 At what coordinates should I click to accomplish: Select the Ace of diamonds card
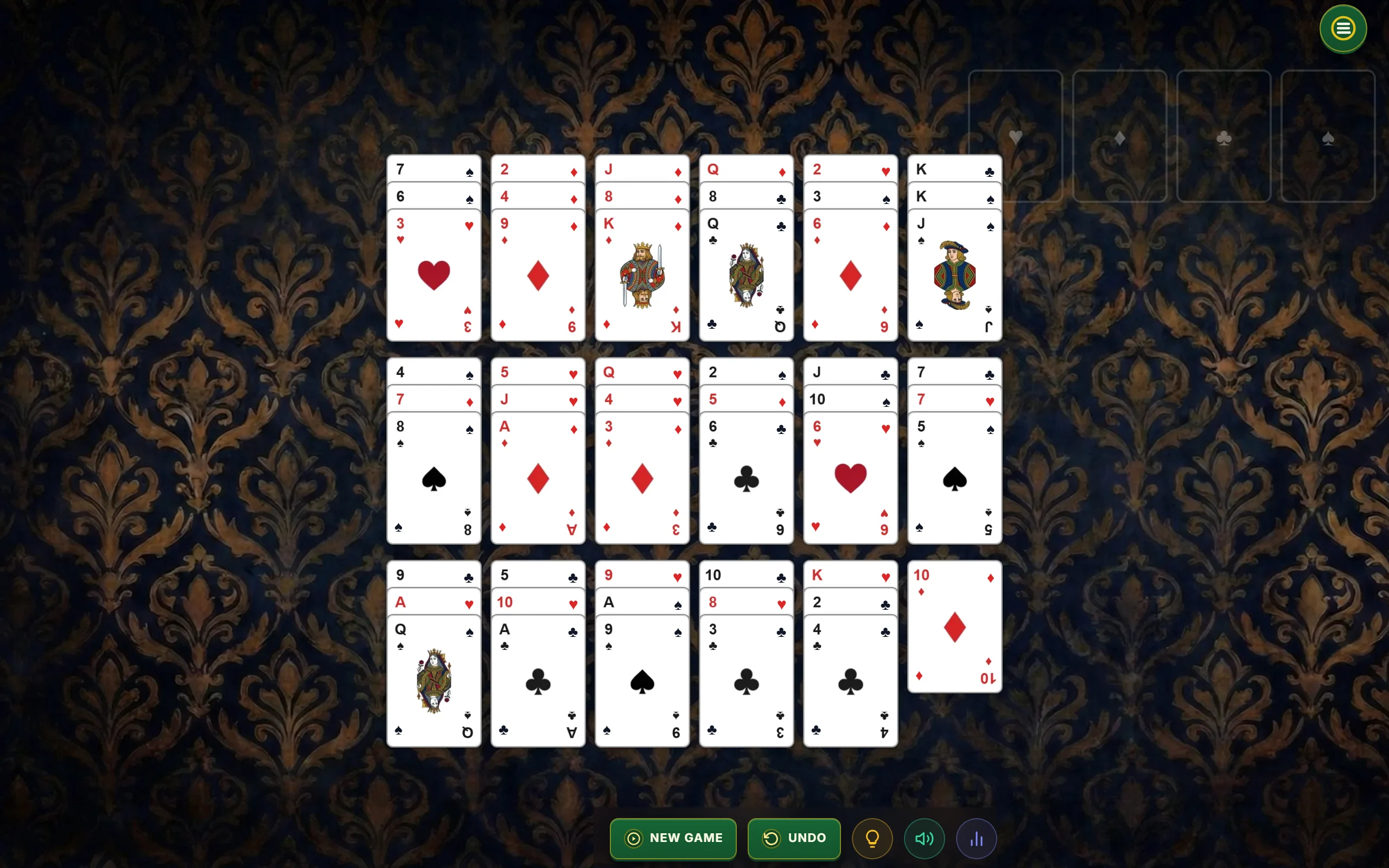coord(538,478)
